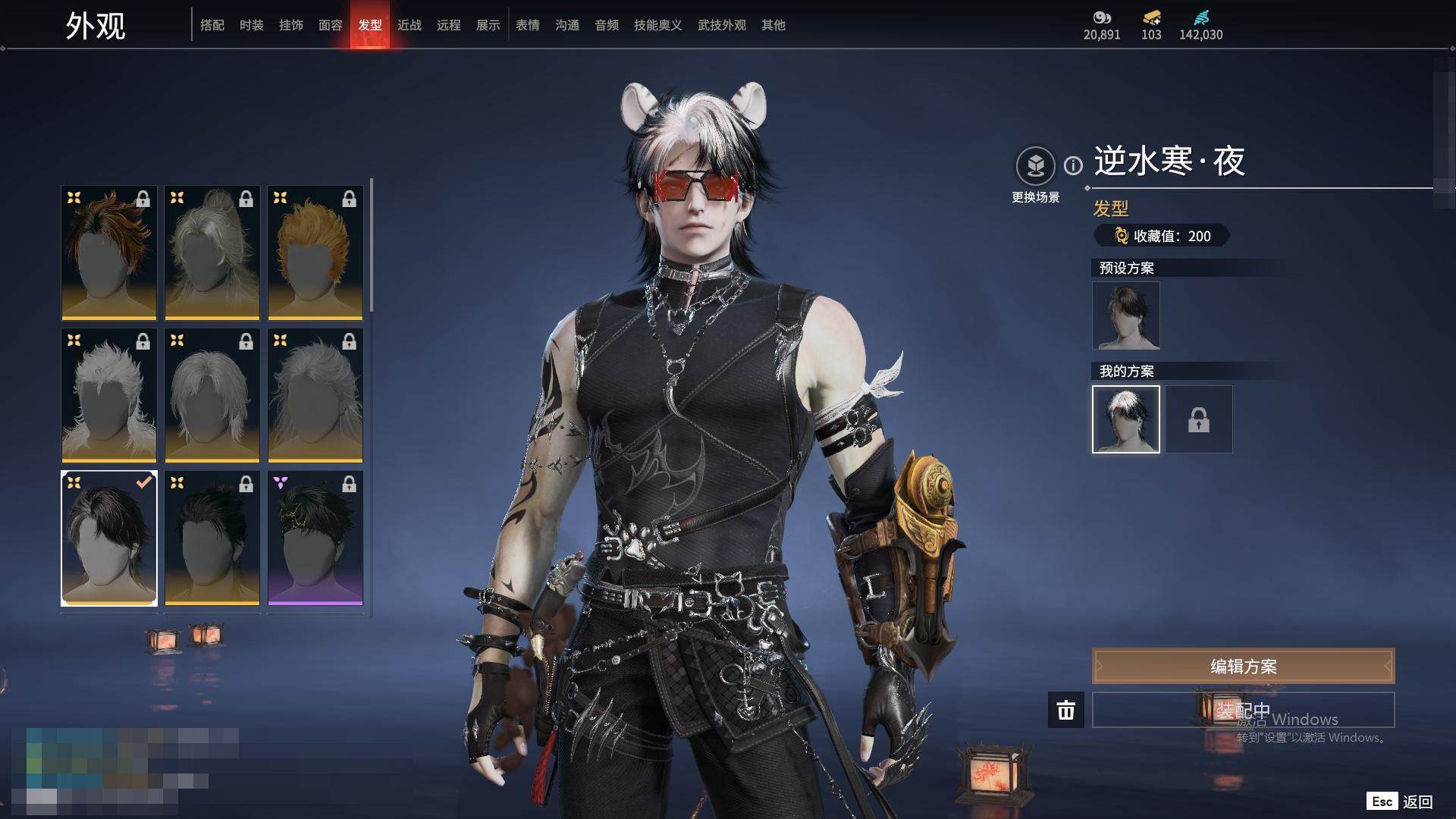The width and height of the screenshot is (1456, 819).
Task: Switch to the 搭配 tab
Action: (212, 25)
